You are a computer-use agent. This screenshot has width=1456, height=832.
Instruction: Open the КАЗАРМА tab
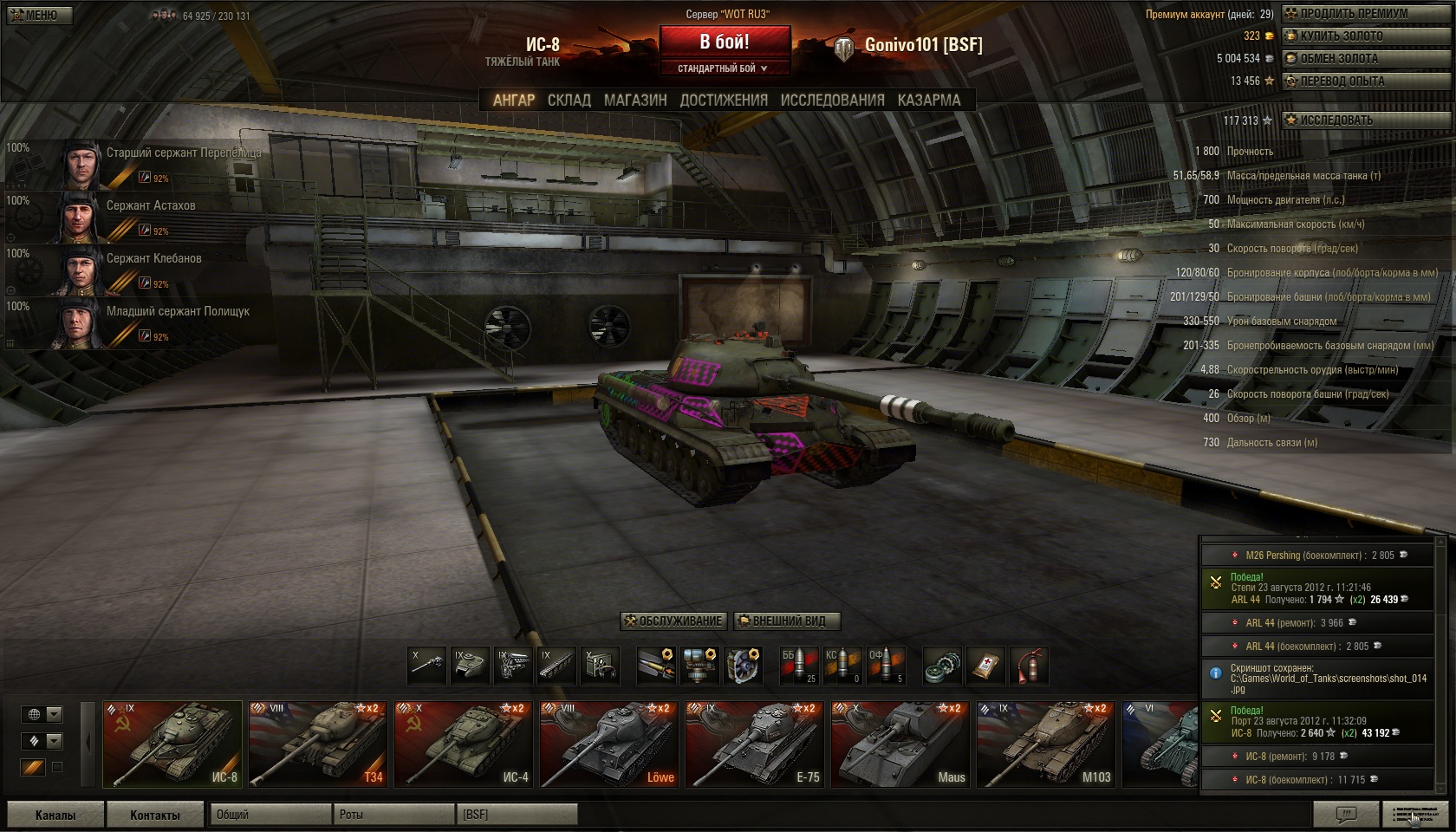point(929,101)
